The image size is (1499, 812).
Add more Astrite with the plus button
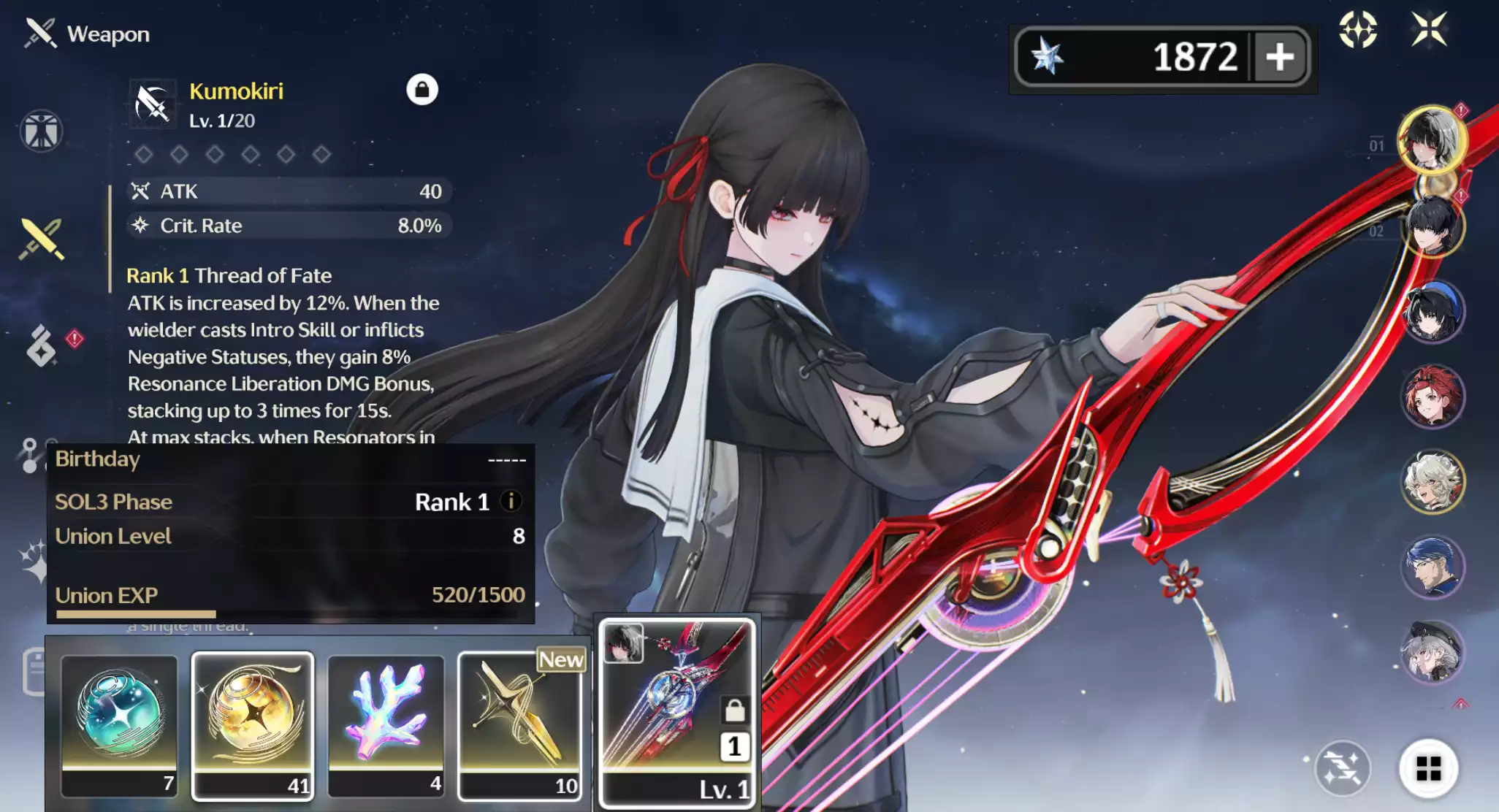(x=1280, y=57)
